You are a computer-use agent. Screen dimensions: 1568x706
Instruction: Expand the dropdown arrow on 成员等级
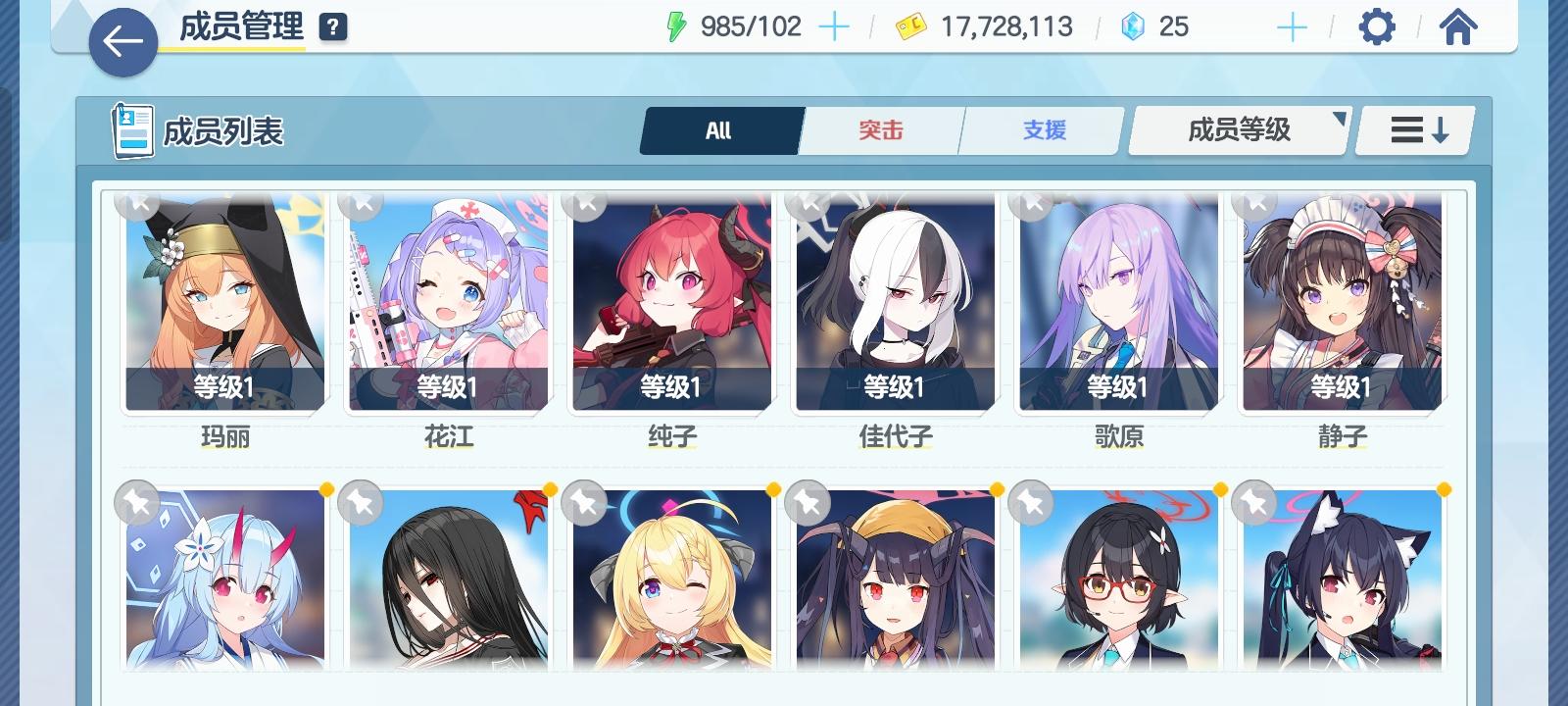click(x=1339, y=118)
